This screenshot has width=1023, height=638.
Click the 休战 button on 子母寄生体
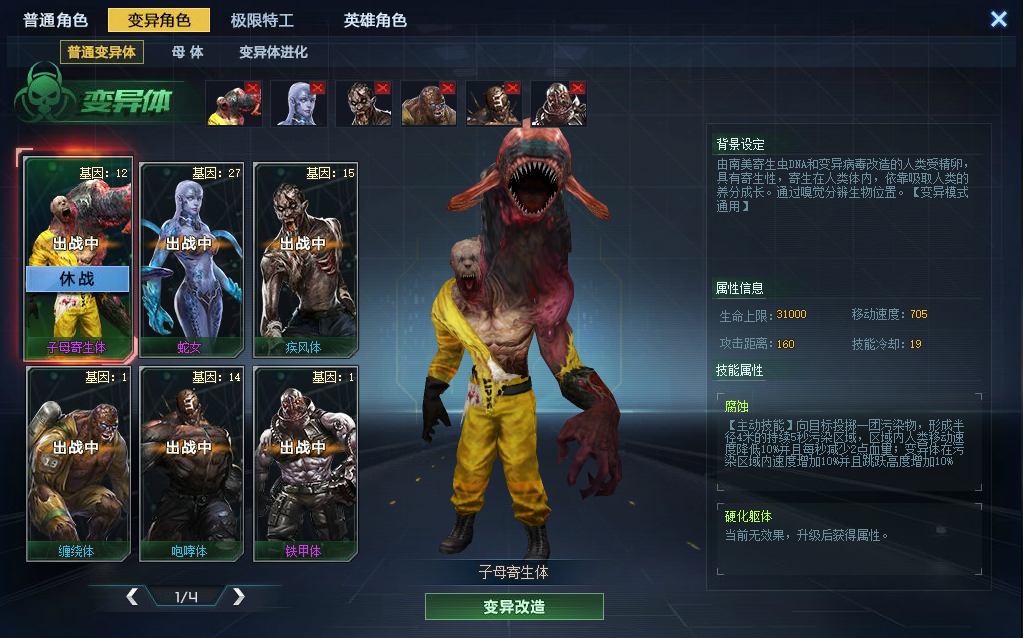coord(78,279)
